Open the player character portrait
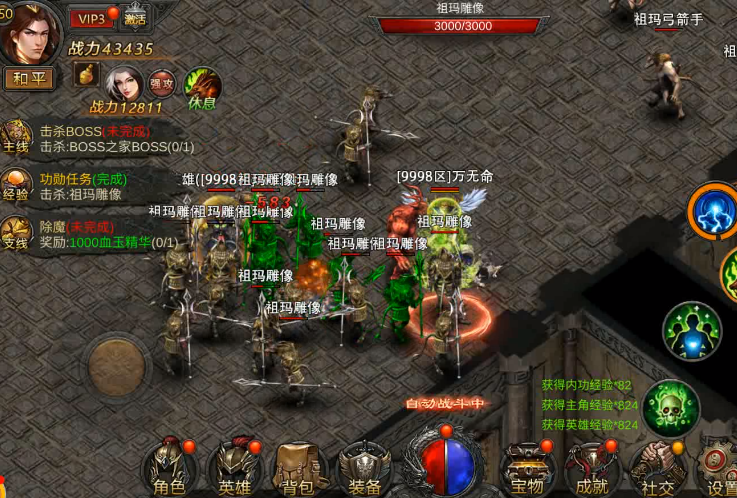This screenshot has height=498, width=737. click(x=30, y=32)
